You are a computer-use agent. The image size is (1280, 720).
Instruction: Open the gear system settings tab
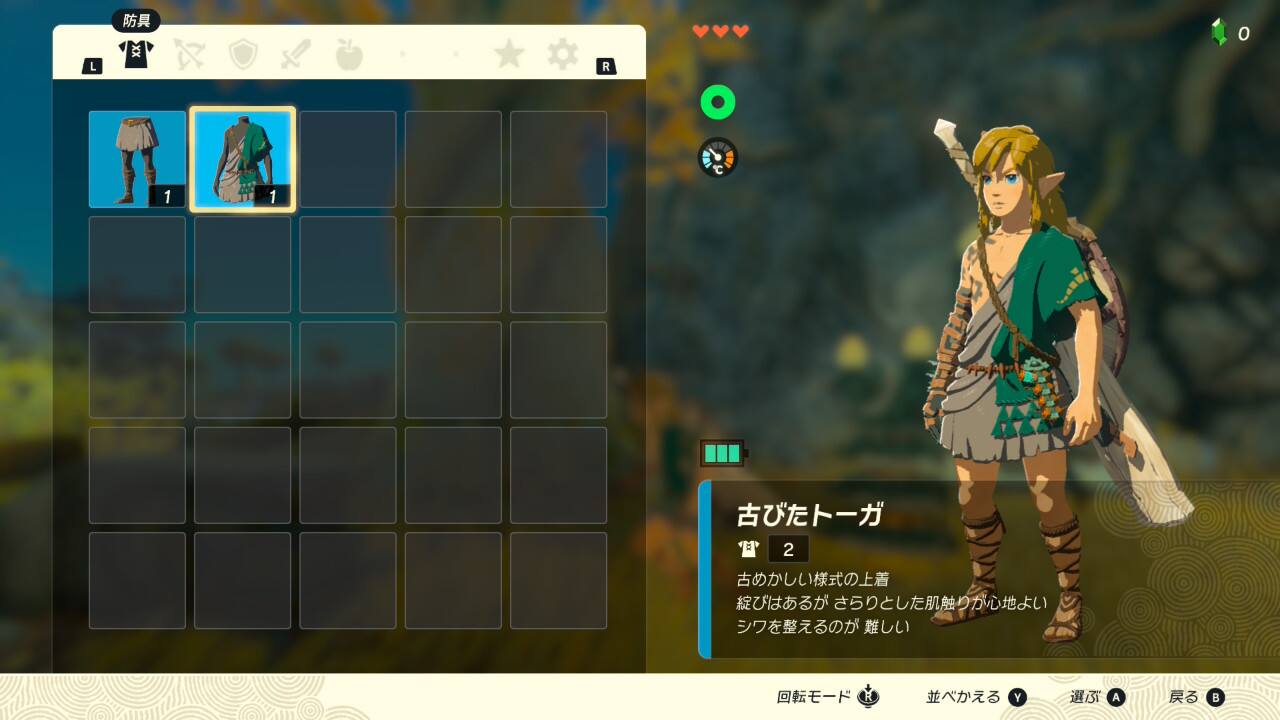click(563, 54)
